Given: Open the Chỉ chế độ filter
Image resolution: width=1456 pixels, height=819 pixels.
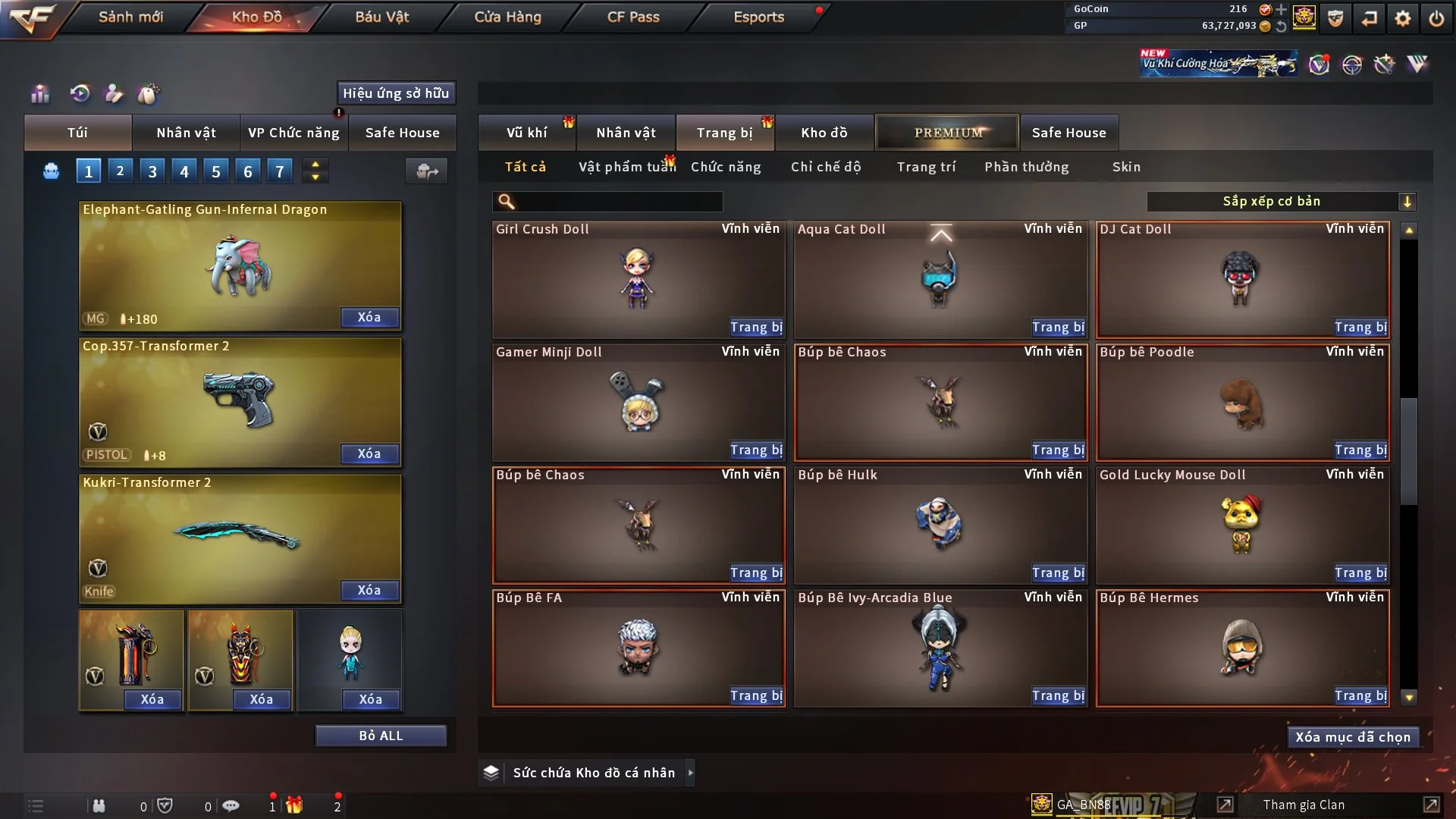Looking at the screenshot, I should (x=826, y=167).
